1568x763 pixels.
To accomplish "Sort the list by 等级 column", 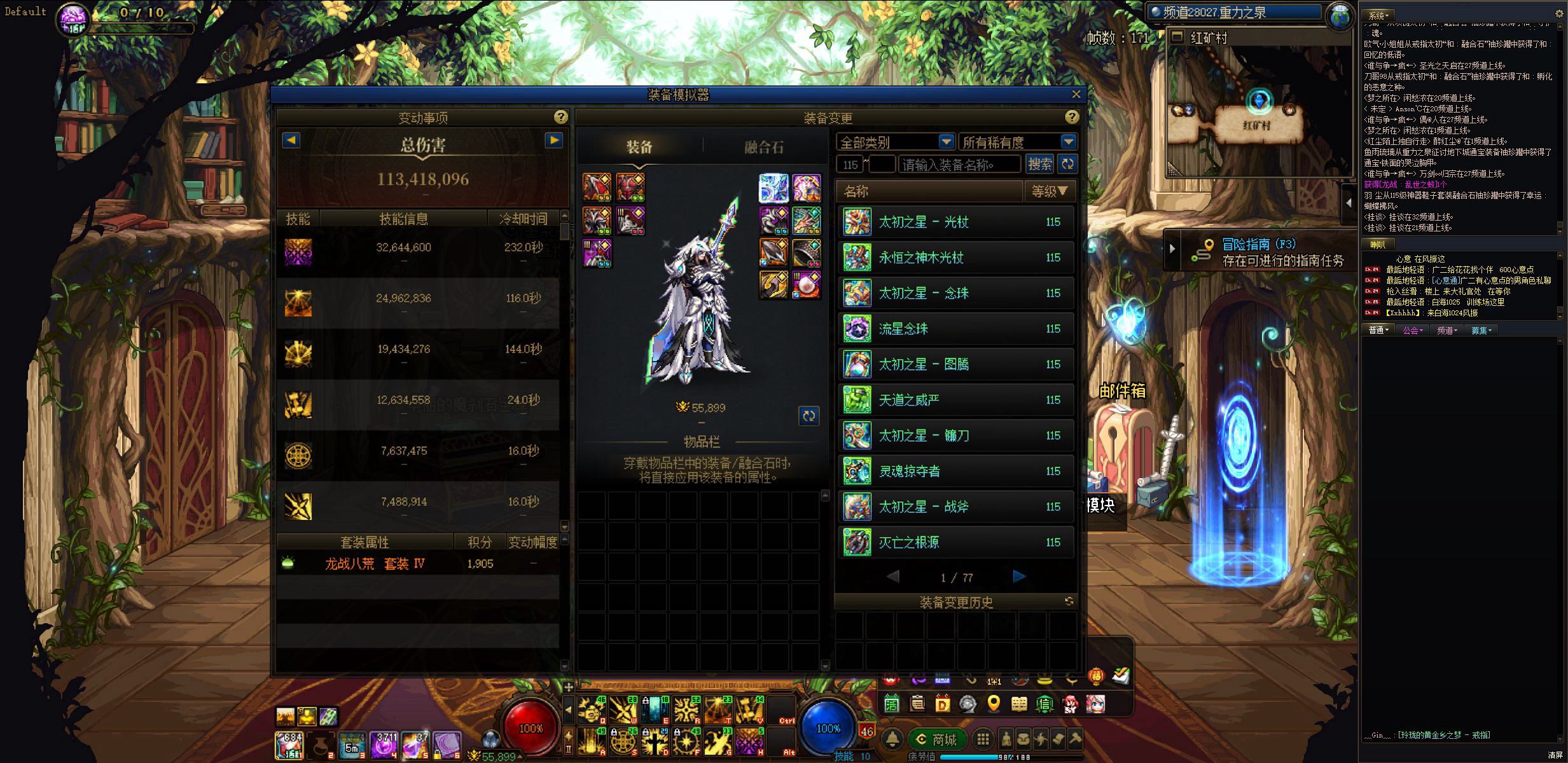I will (x=1049, y=191).
